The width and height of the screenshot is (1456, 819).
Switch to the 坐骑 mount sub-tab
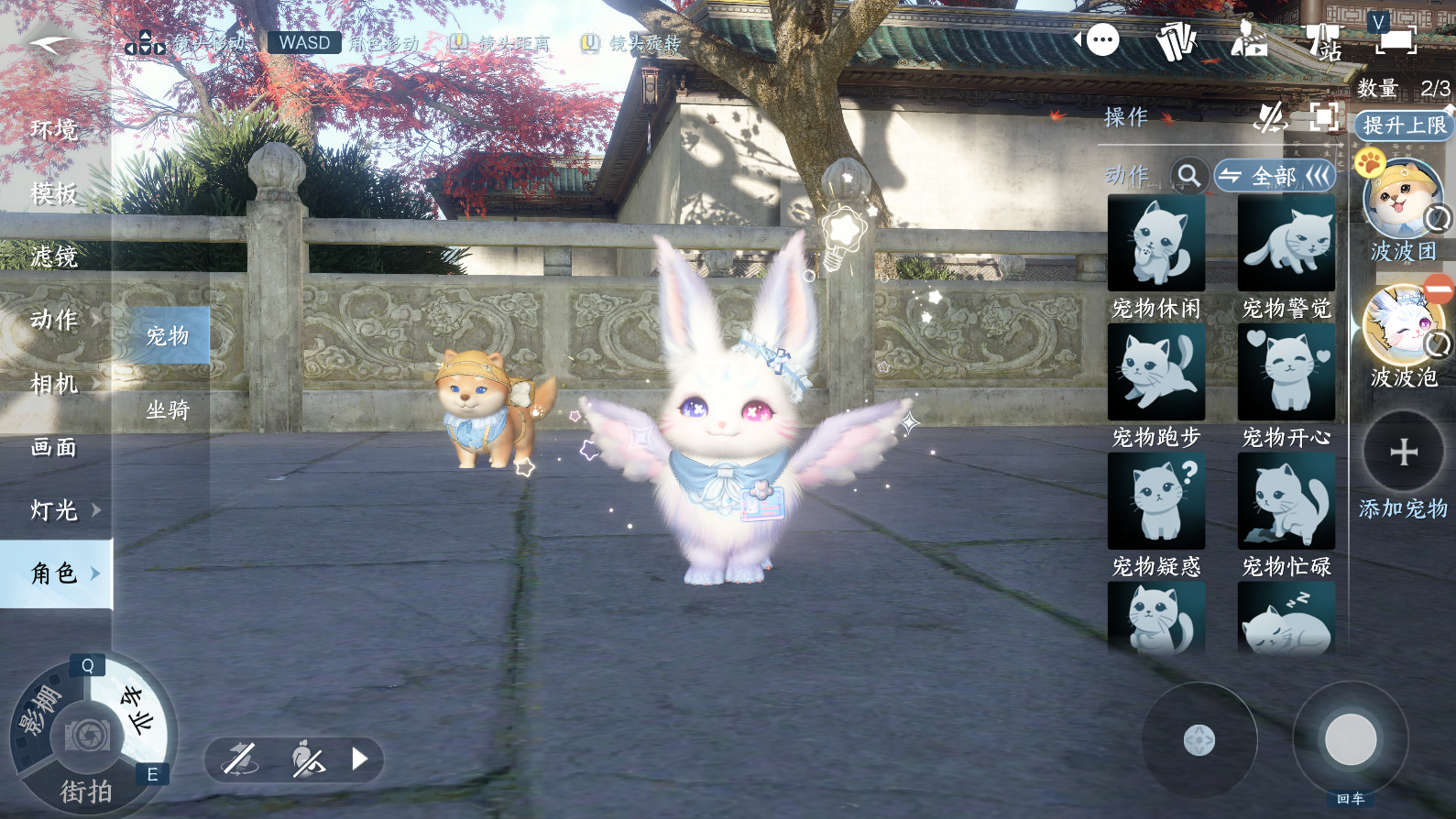[167, 409]
